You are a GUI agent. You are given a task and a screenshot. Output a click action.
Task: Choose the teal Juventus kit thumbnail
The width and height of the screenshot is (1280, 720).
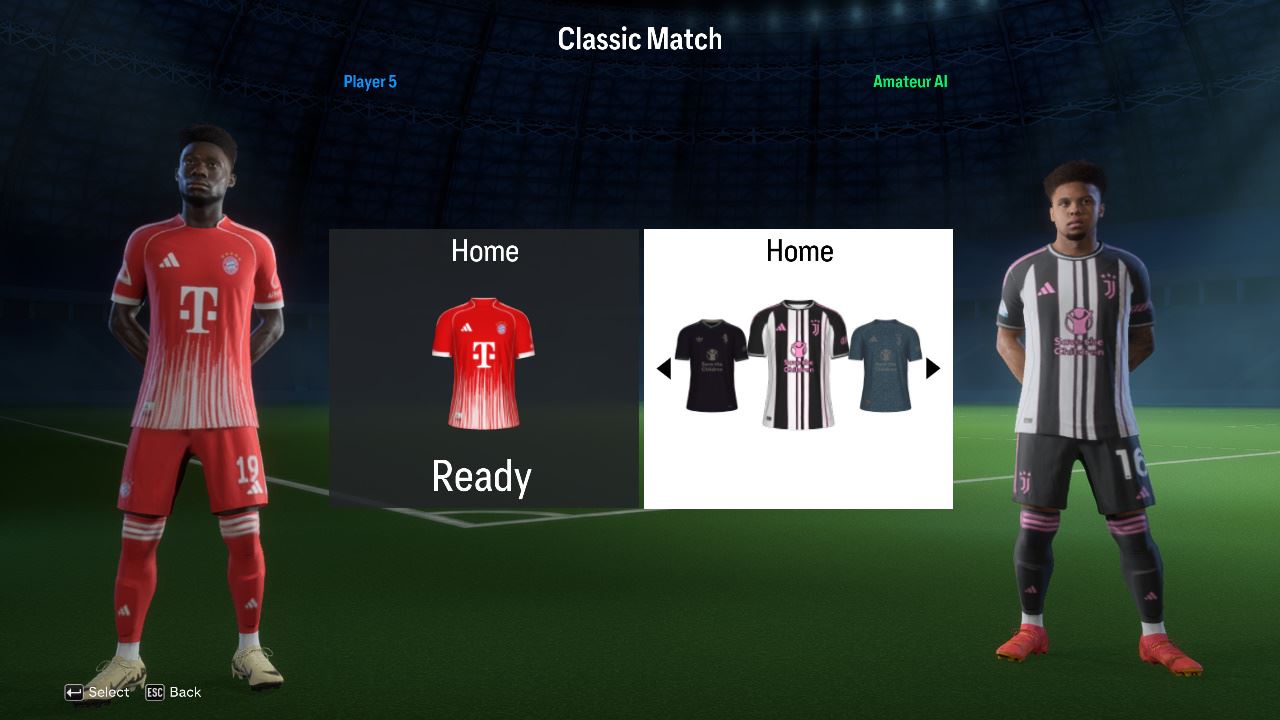(885, 366)
